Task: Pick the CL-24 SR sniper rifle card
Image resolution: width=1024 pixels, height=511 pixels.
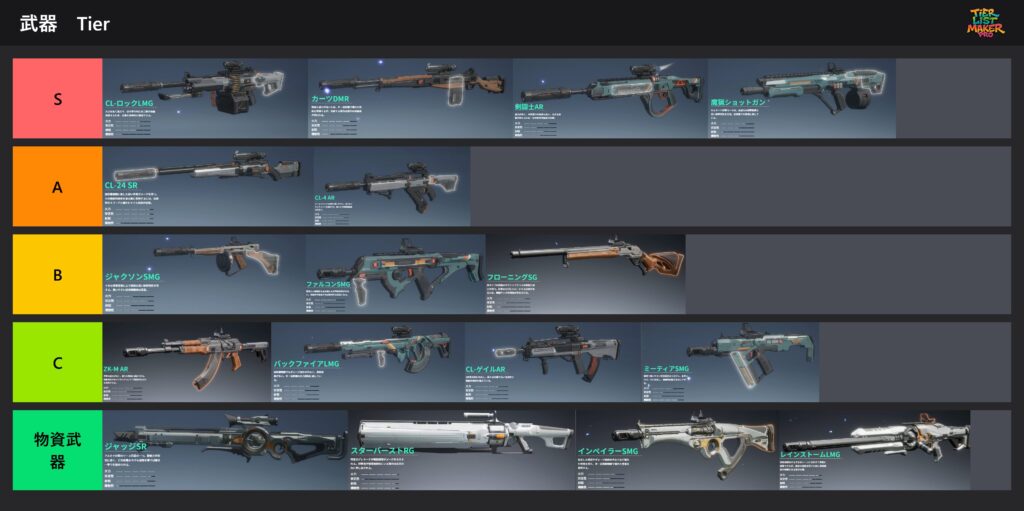Action: [x=208, y=186]
